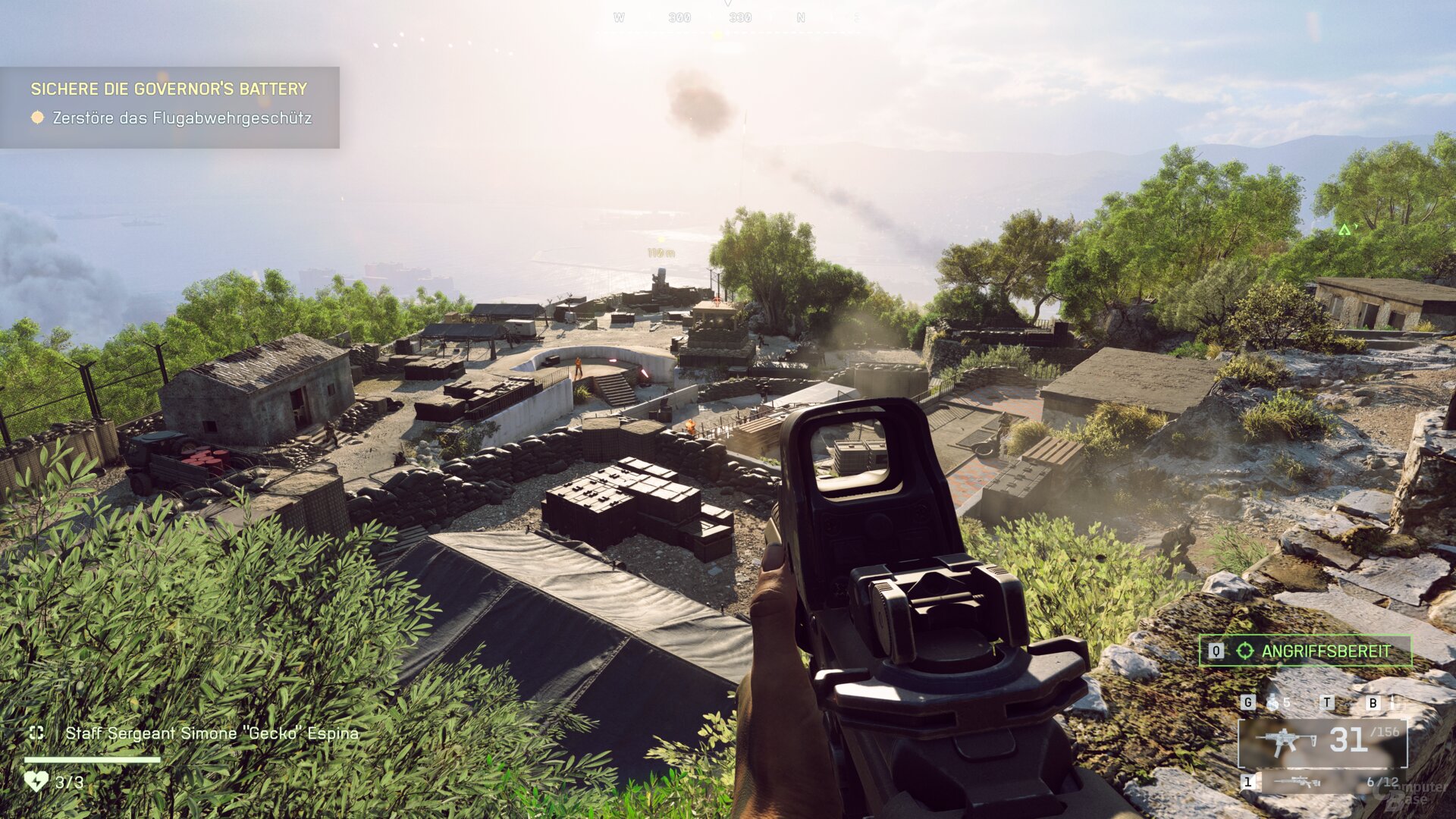Click the chevron marker on the compass
Screen dimensions: 1456x819
coord(729,5)
